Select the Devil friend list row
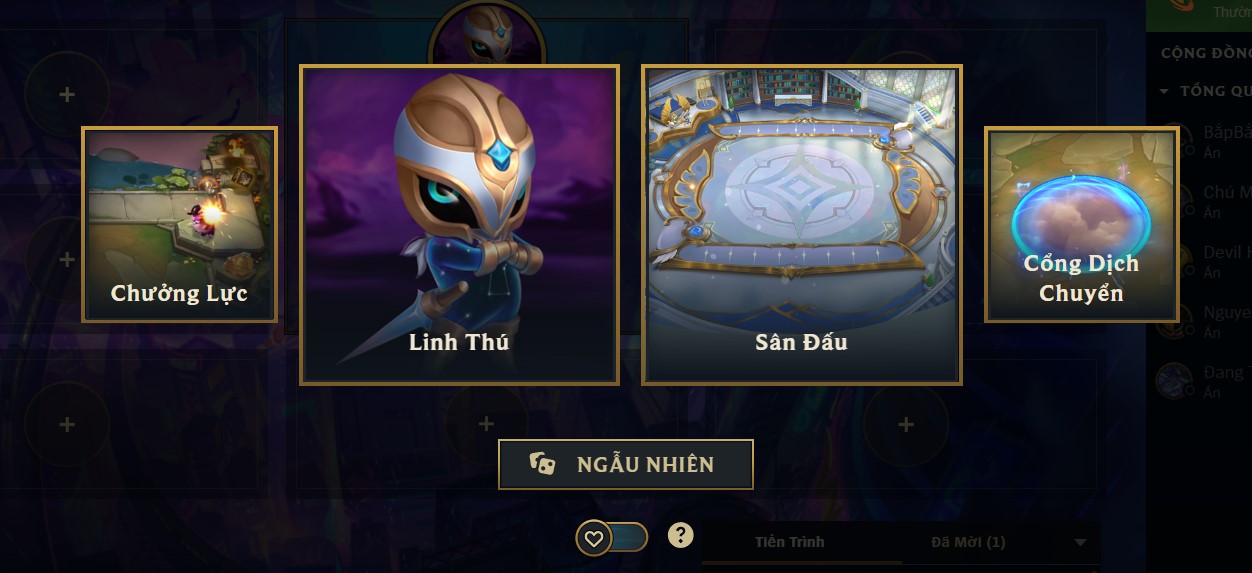Image resolution: width=1252 pixels, height=573 pixels. 1212,262
